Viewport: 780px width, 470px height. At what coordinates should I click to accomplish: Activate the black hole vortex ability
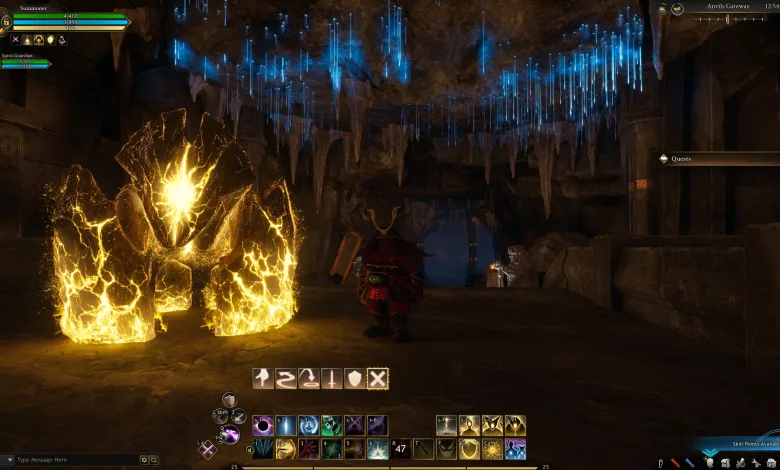[x=262, y=425]
